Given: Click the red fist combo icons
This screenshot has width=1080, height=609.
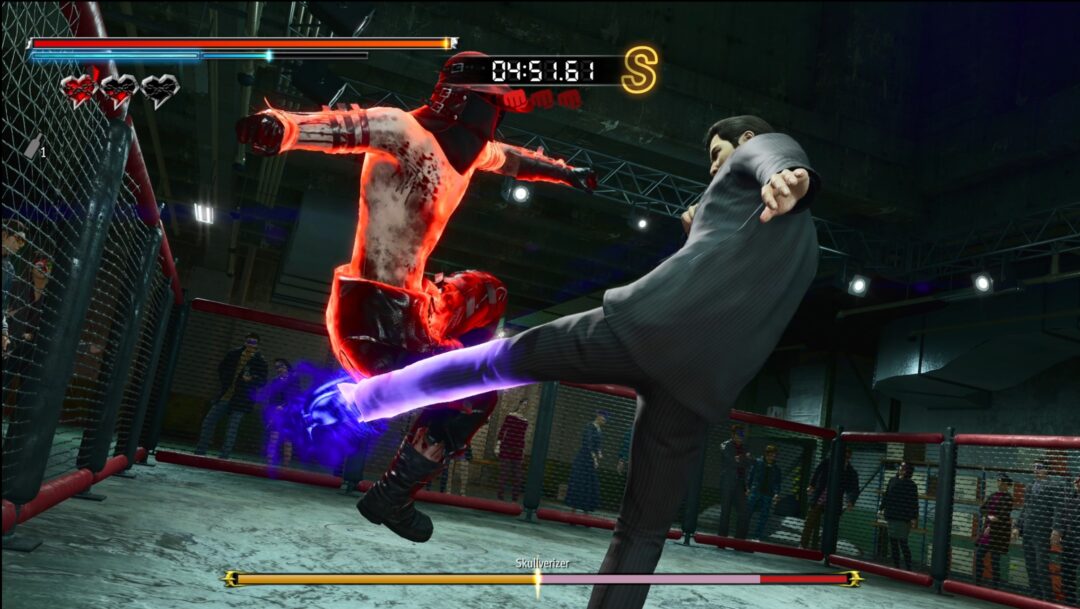Looking at the screenshot, I should (541, 99).
